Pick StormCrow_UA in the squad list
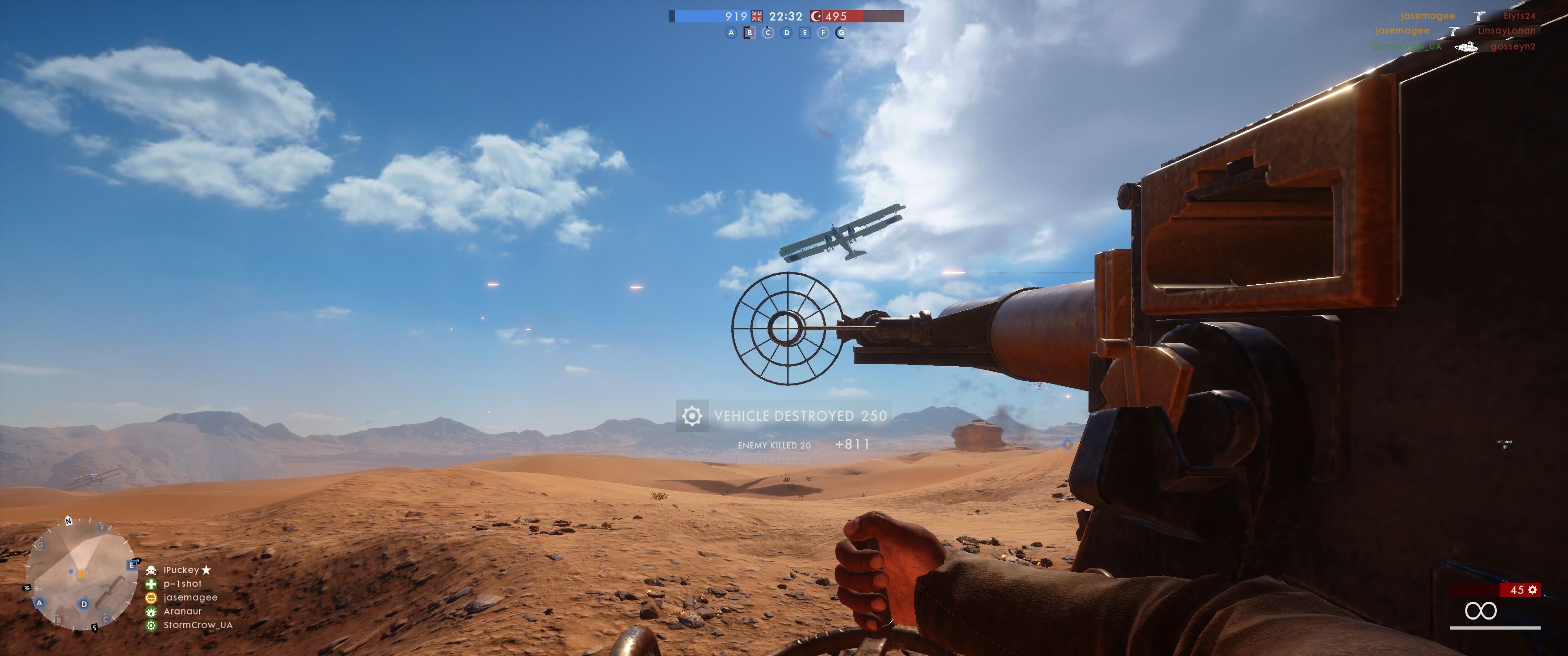 pyautogui.click(x=197, y=625)
